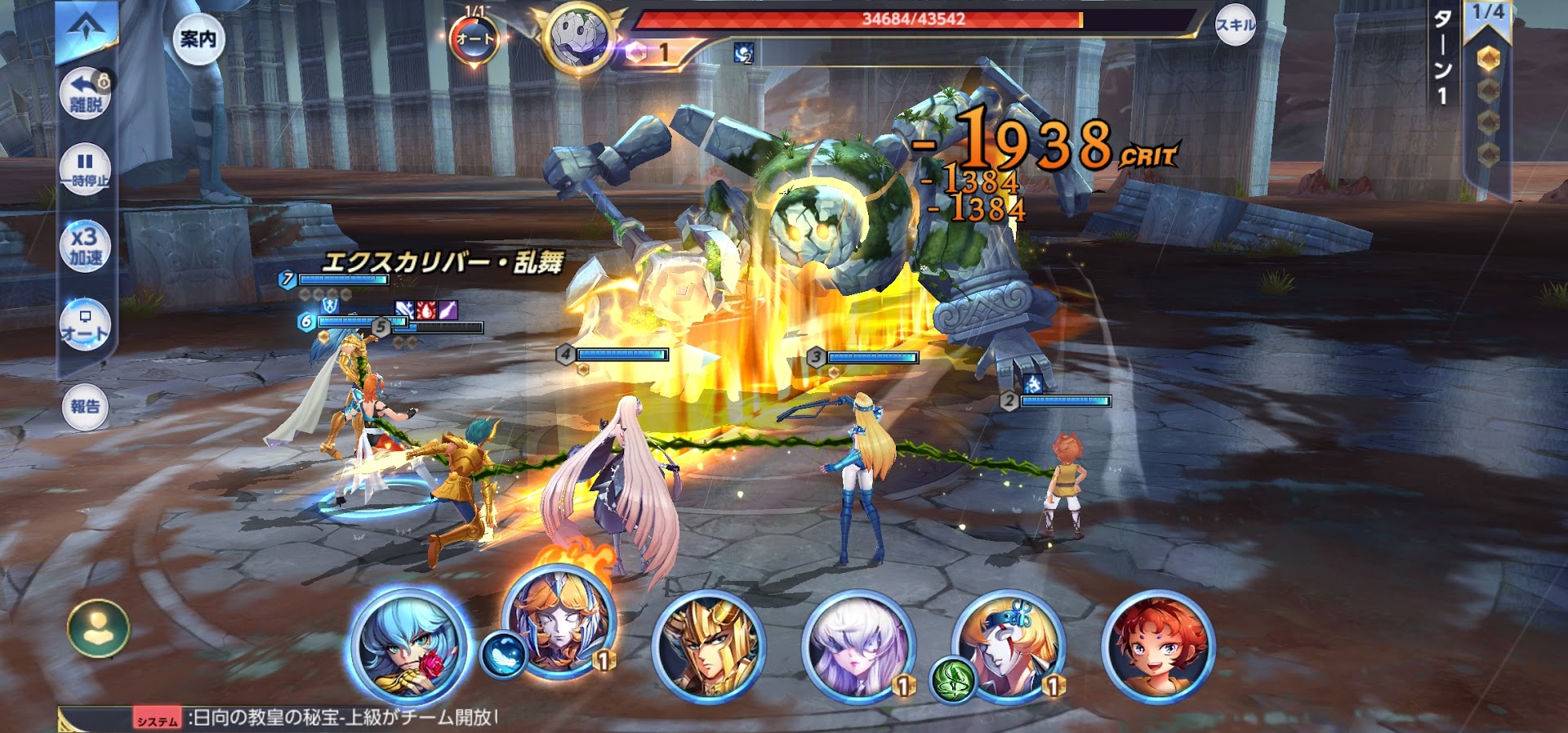1568x733 pixels.
Task: Choose the red-haired boy portrait
Action: click(x=1157, y=647)
